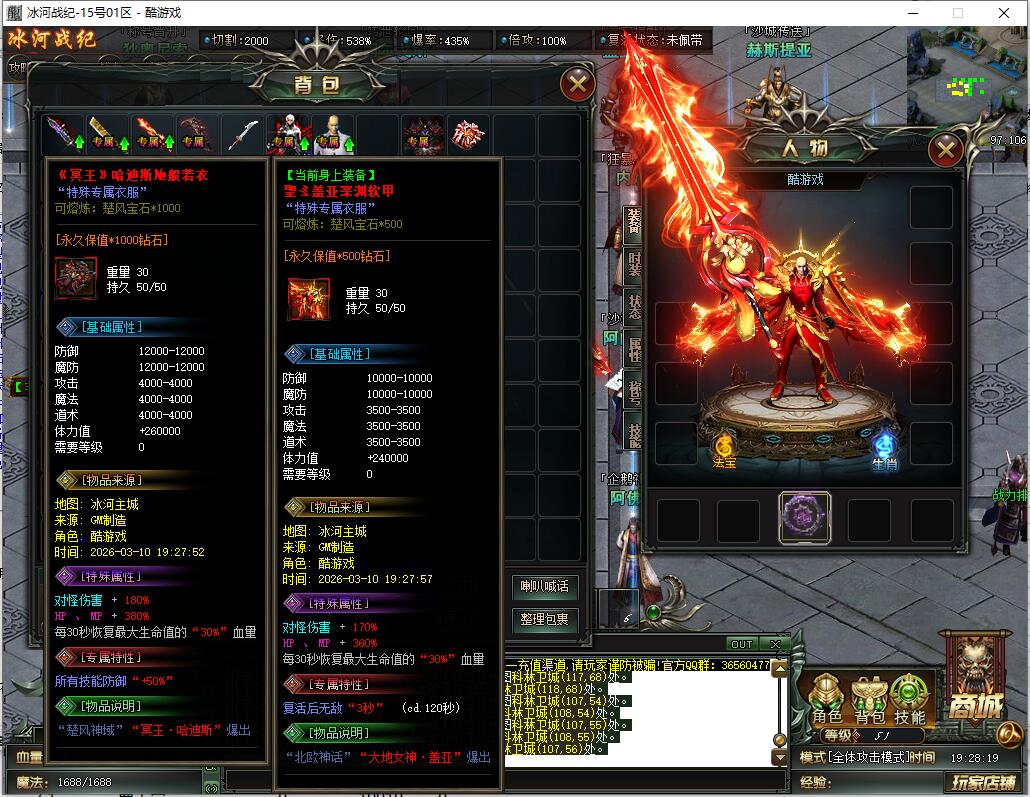Screen dimensions: 1030x797
Task: Select the red-white gift bundle item
Action: (x=466, y=134)
